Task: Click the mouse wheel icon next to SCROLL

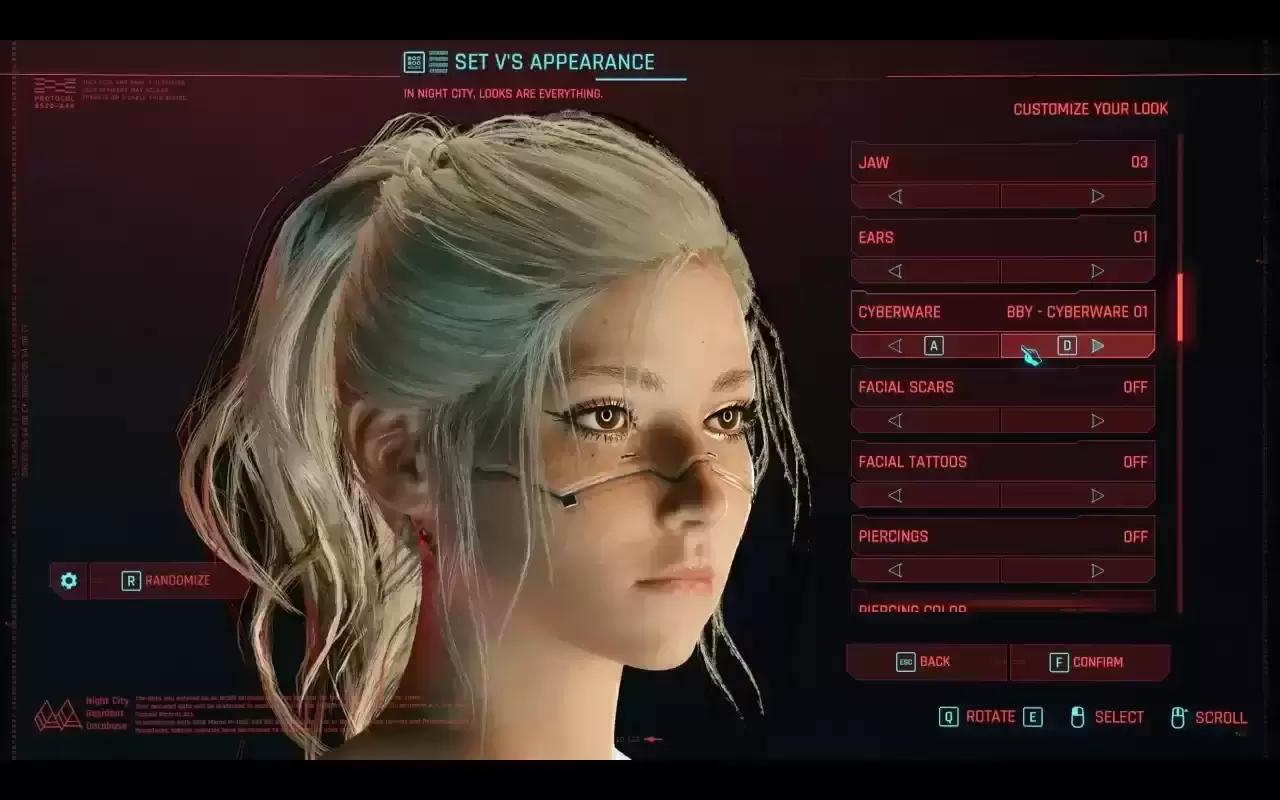Action: (1181, 716)
